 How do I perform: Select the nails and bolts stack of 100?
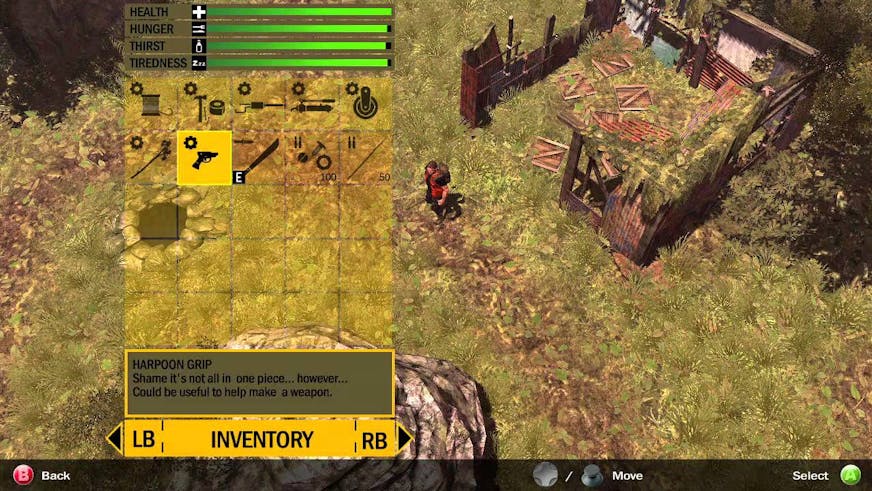click(312, 157)
